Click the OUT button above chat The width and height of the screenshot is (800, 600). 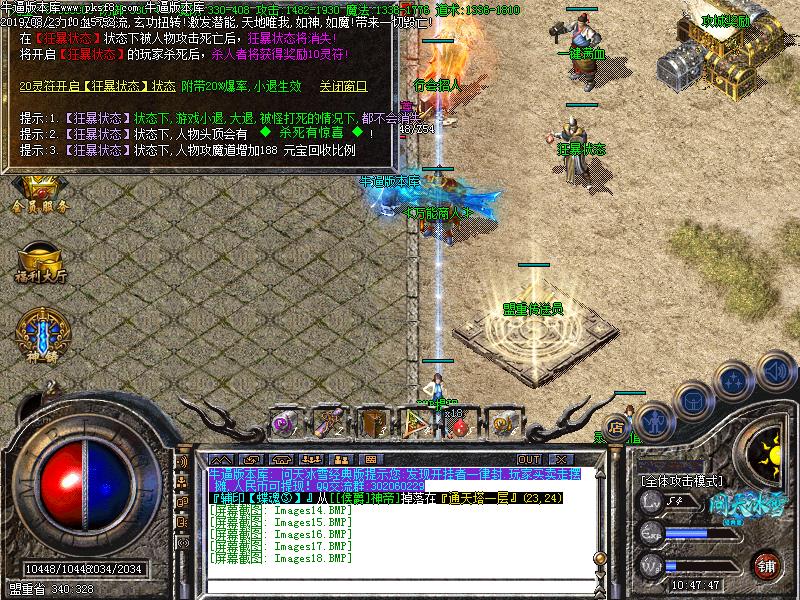tap(530, 459)
